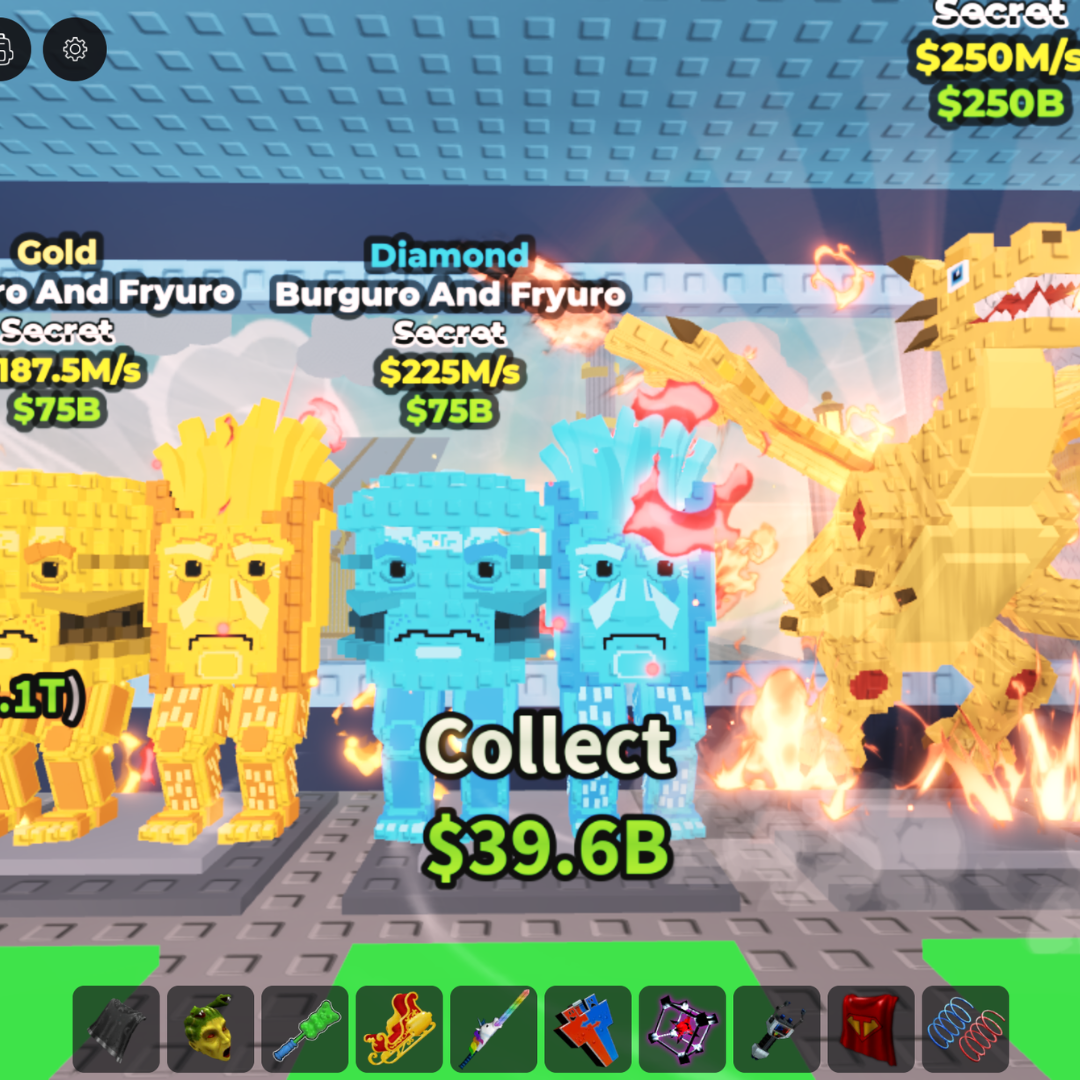1080x1080 pixels.
Task: Select the dark gray cloth hotbar slot
Action: tap(116, 1029)
